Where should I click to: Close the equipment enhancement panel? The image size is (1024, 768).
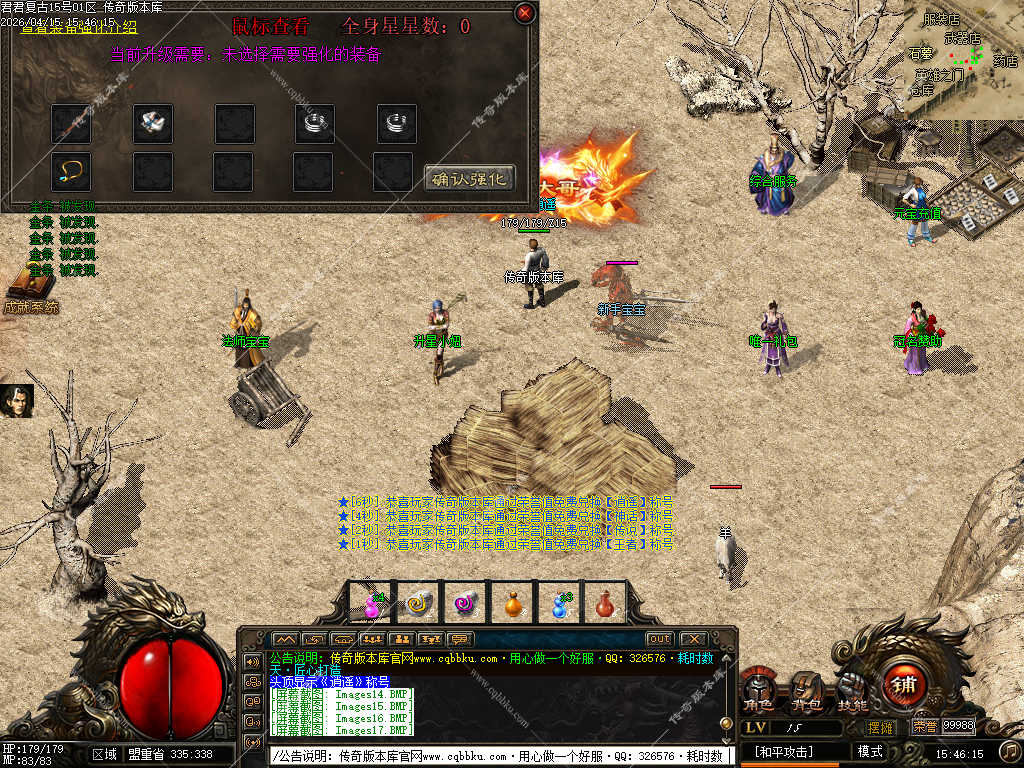click(x=524, y=13)
